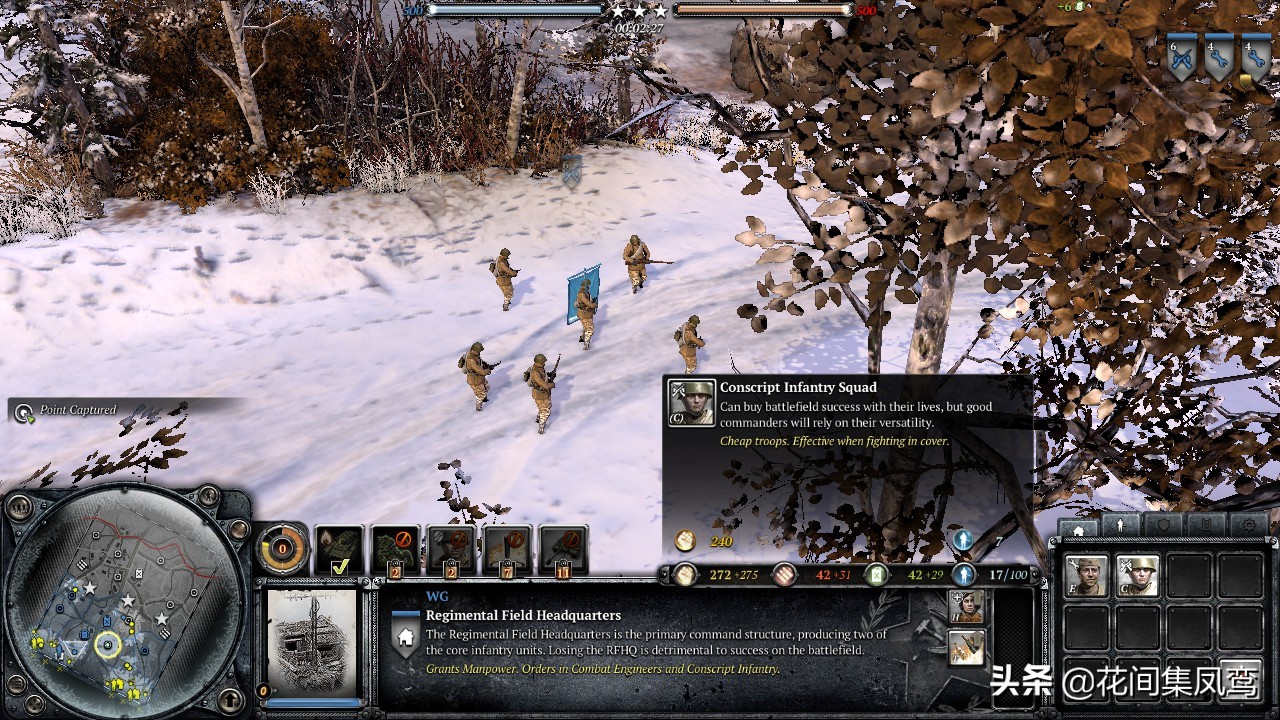Switch to the shield command tab
This screenshot has height=720, width=1280.
[x=1163, y=527]
